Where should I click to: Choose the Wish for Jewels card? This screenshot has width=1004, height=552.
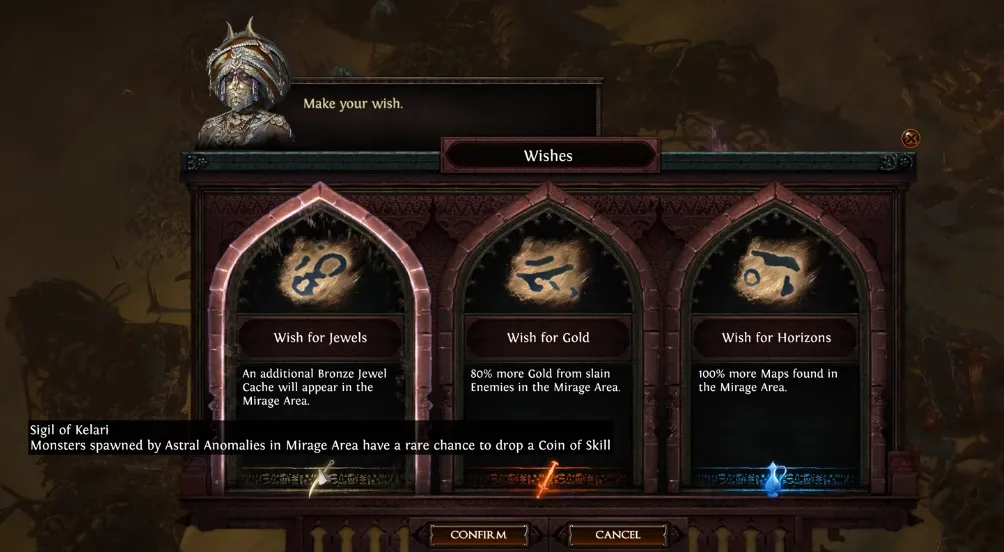click(321, 338)
